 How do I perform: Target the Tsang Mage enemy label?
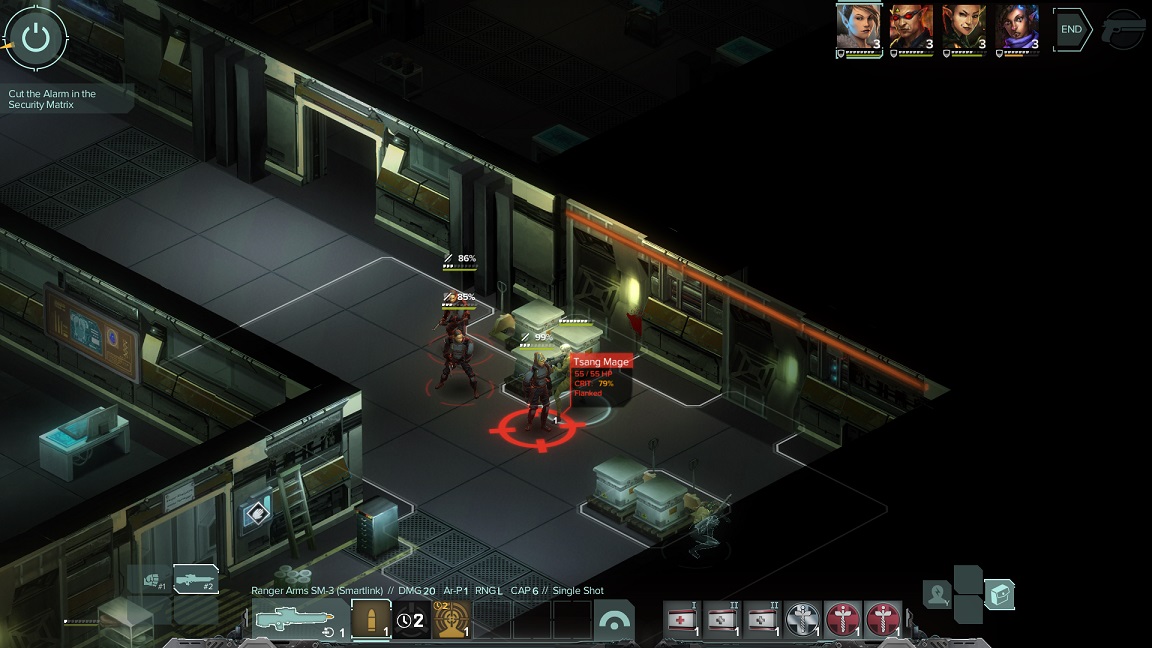click(x=601, y=363)
